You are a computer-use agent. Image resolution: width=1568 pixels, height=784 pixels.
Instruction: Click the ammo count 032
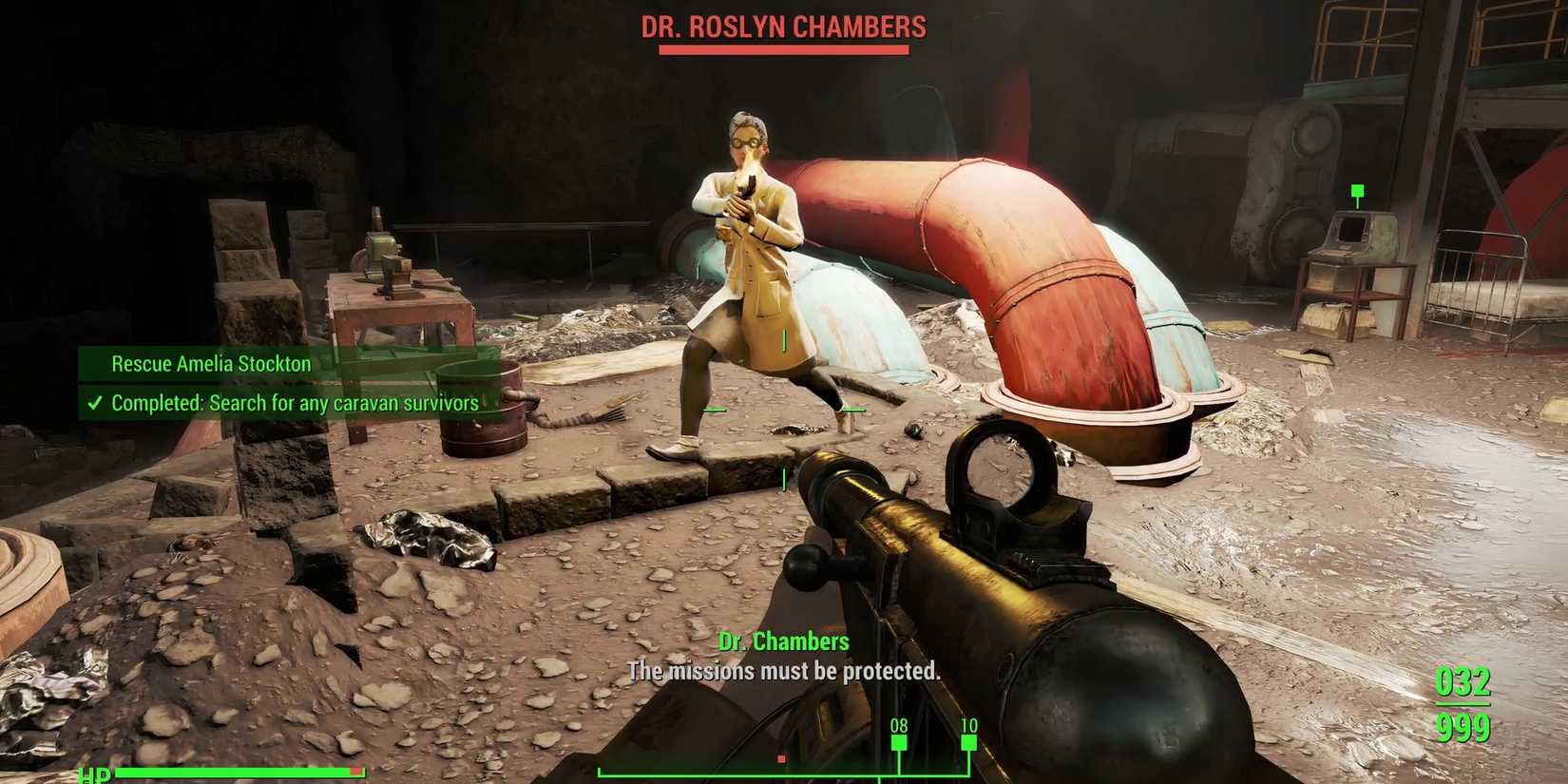1463,680
